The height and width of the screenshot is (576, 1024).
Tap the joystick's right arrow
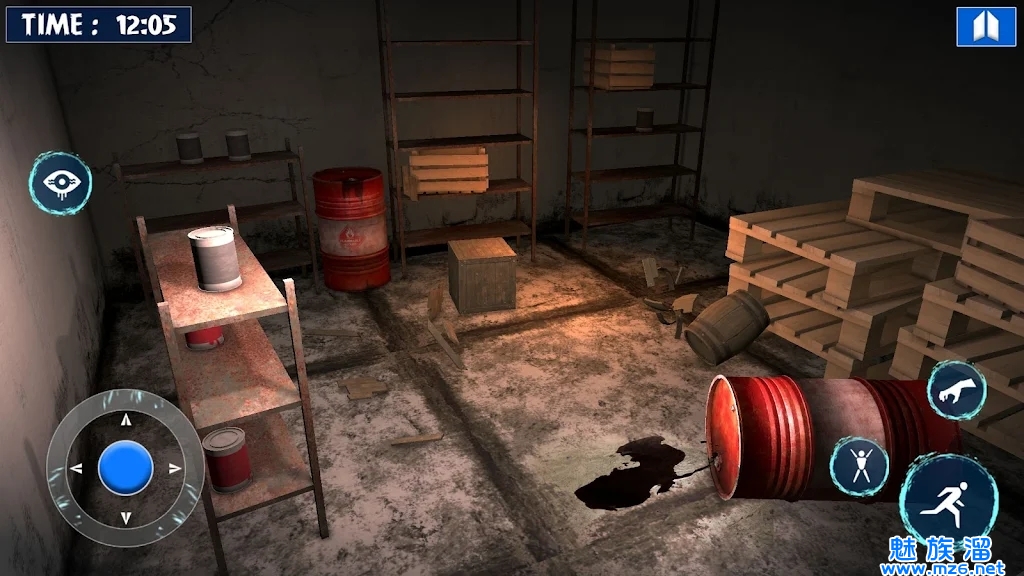tap(175, 468)
